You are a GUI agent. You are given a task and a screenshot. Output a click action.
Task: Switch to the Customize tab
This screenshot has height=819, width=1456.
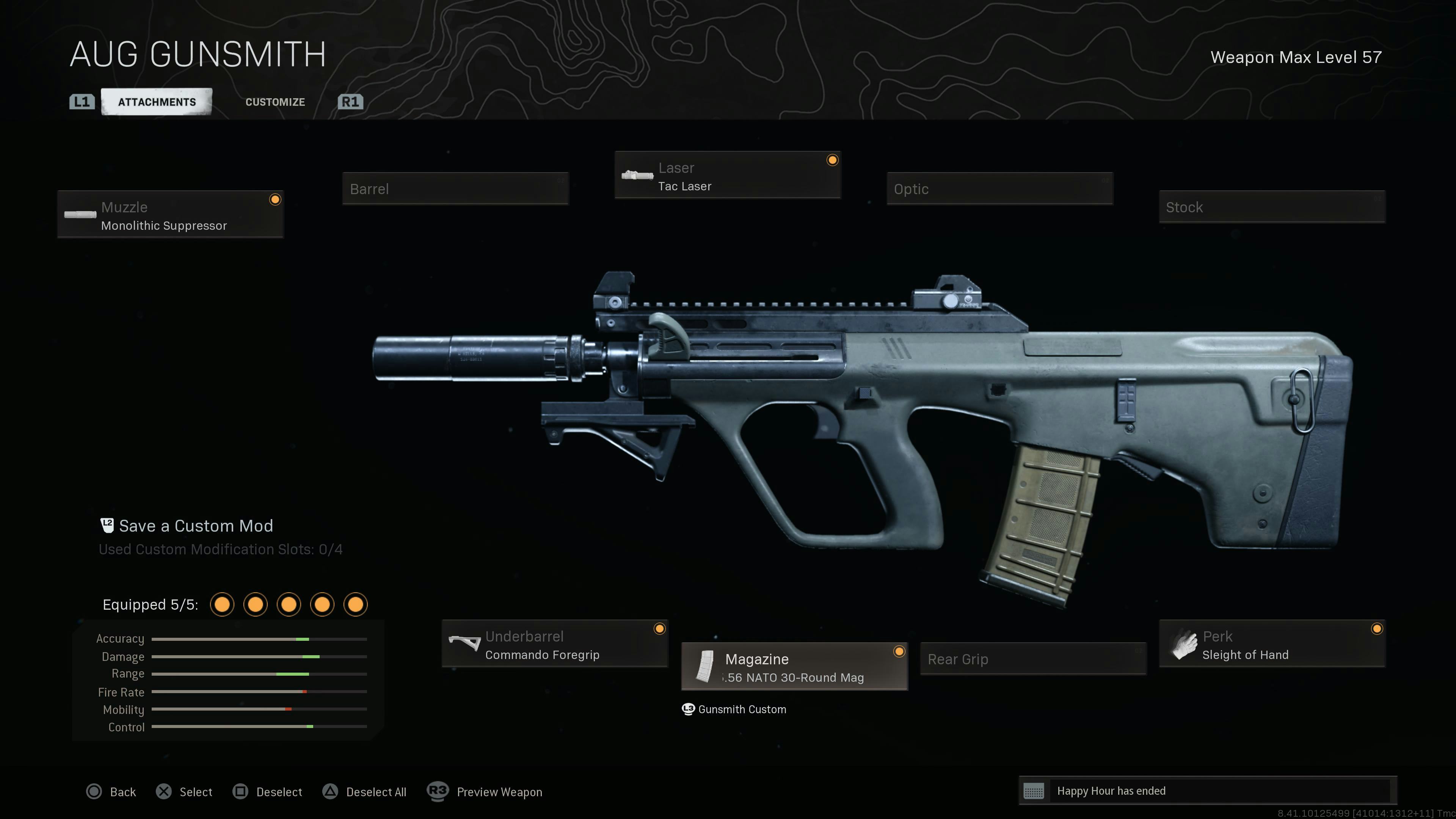point(275,102)
